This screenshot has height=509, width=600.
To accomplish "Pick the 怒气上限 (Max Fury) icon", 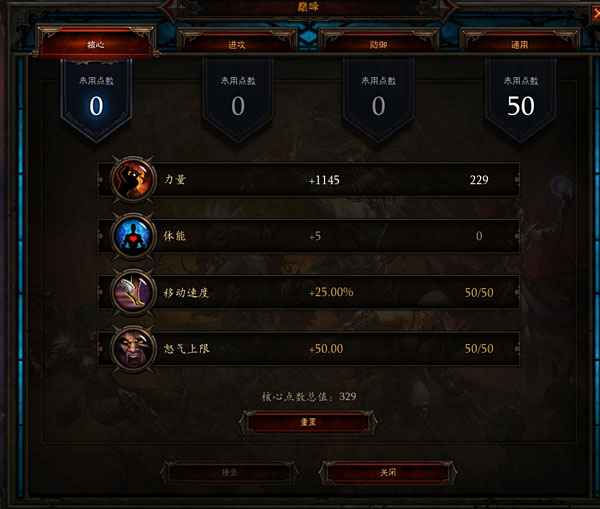I will tap(134, 348).
